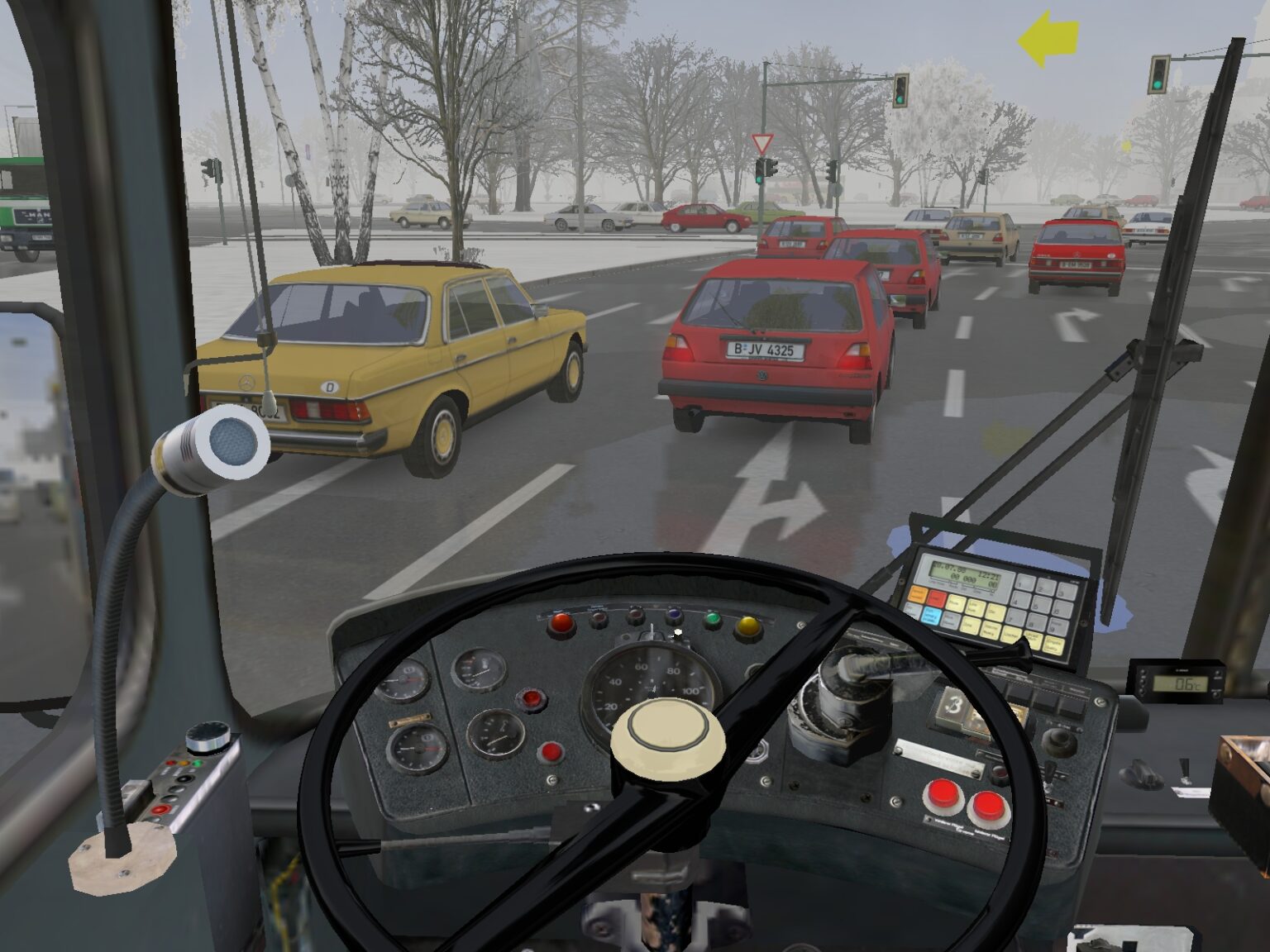Viewport: 1270px width, 952px height.
Task: Tap the red key on the IBIS keypad
Action: tap(937, 597)
